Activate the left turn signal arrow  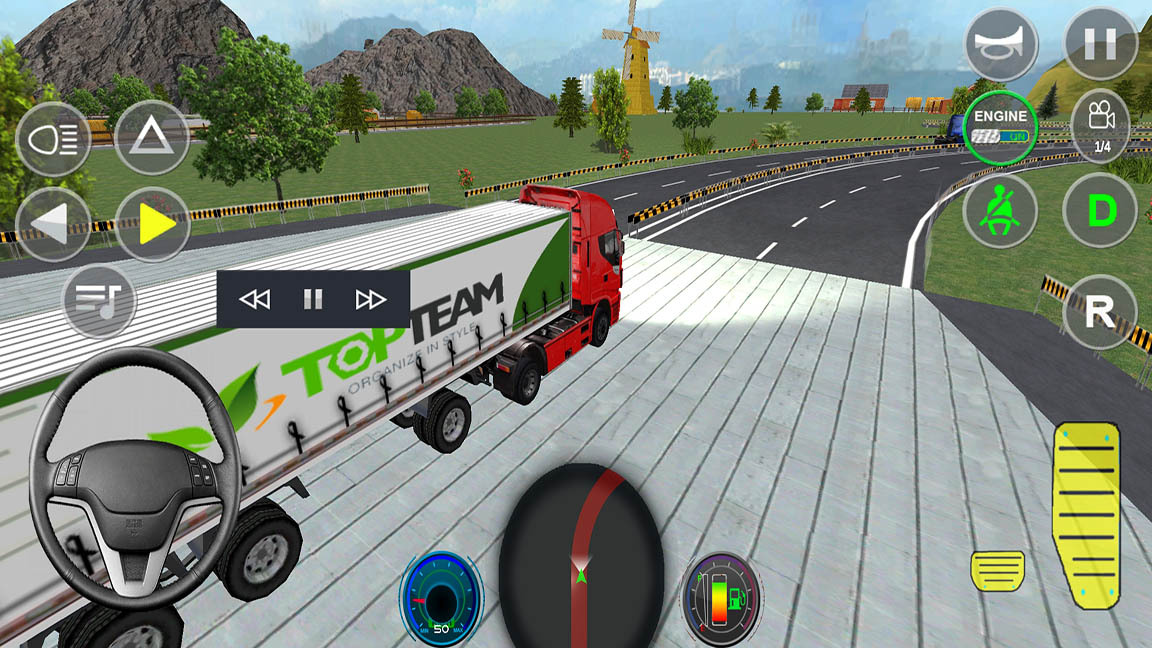(x=53, y=224)
